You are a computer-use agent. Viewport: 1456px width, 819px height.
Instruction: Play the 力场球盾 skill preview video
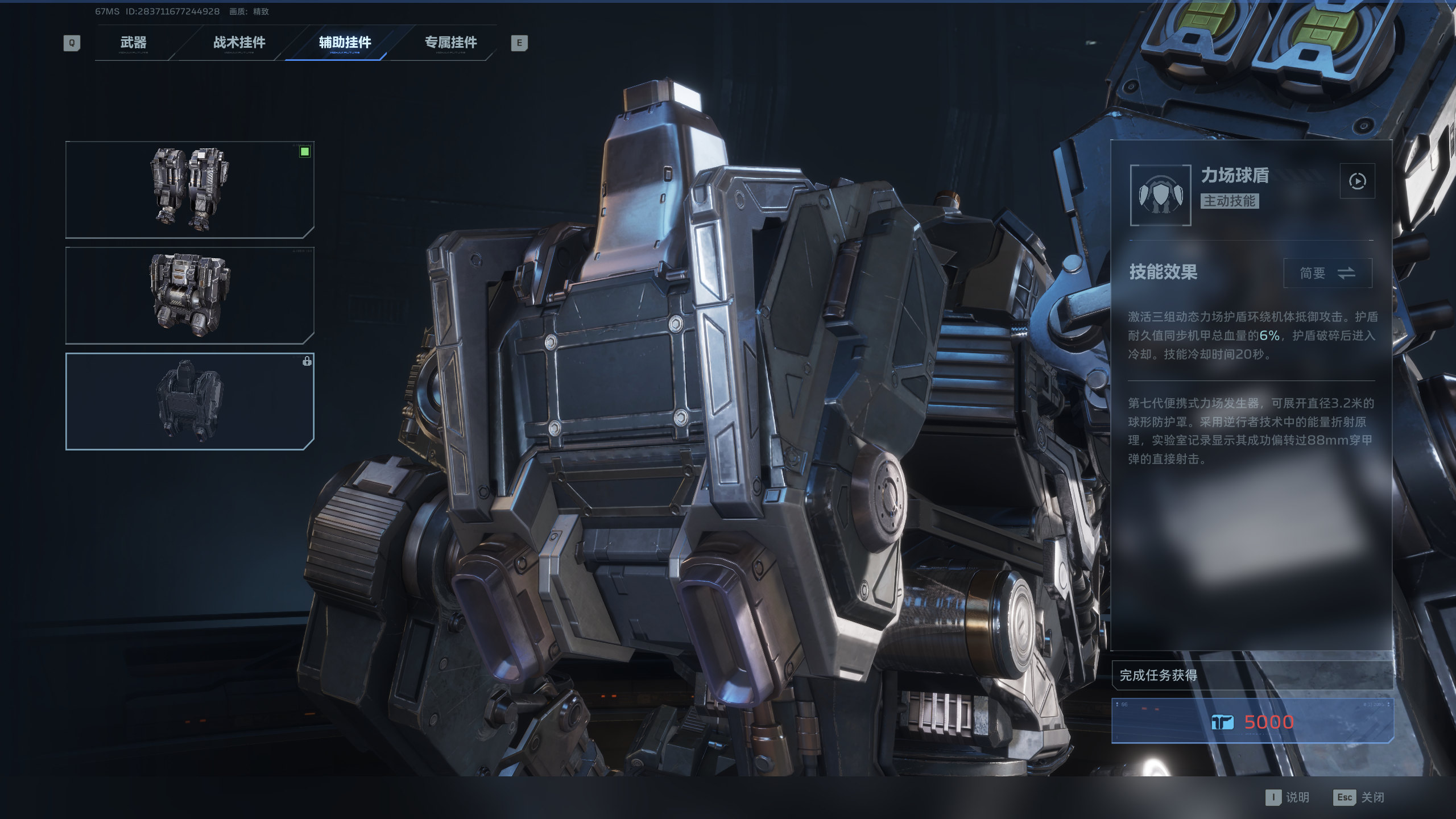point(1357,181)
